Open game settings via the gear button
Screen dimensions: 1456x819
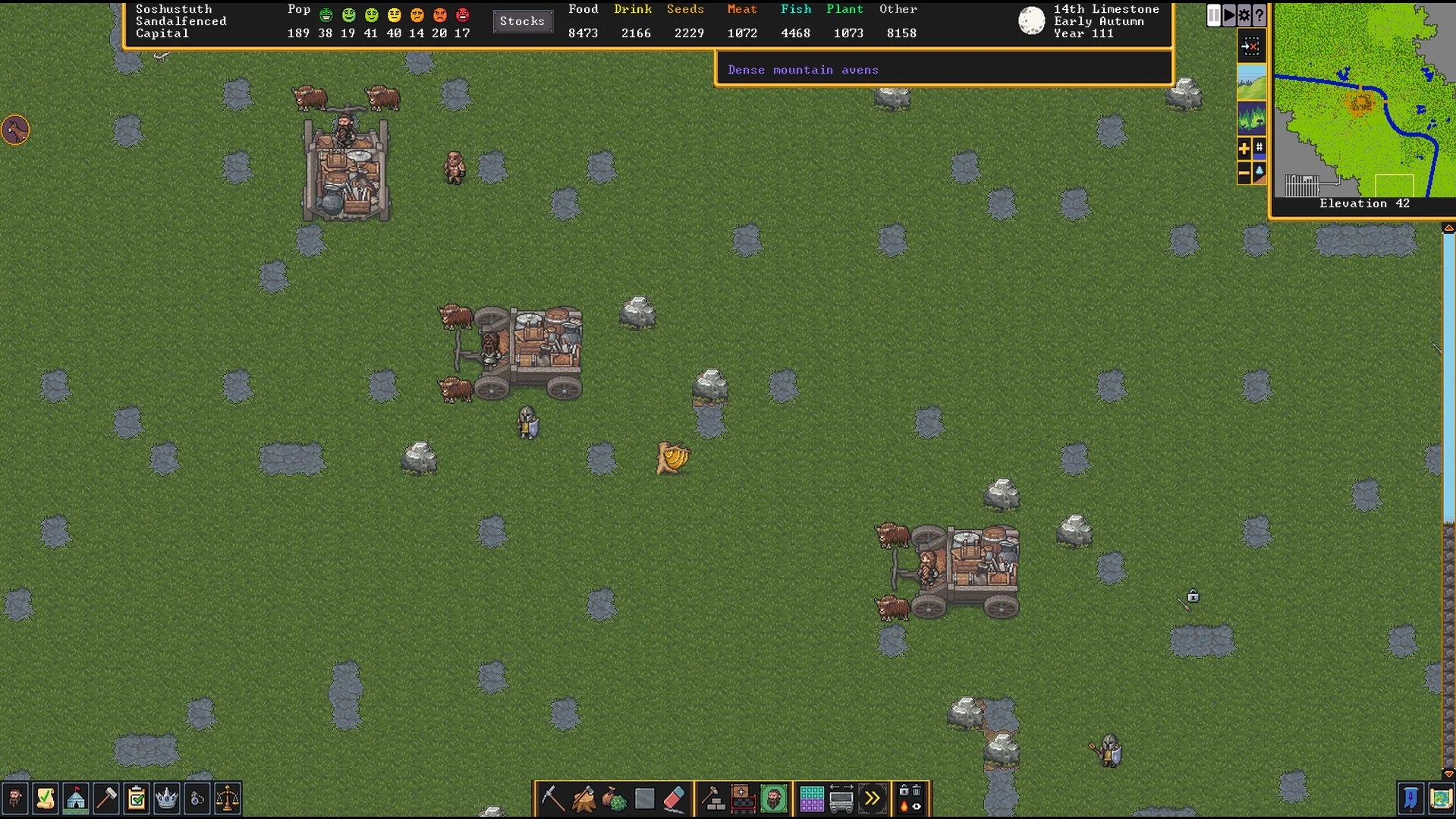[x=1244, y=15]
